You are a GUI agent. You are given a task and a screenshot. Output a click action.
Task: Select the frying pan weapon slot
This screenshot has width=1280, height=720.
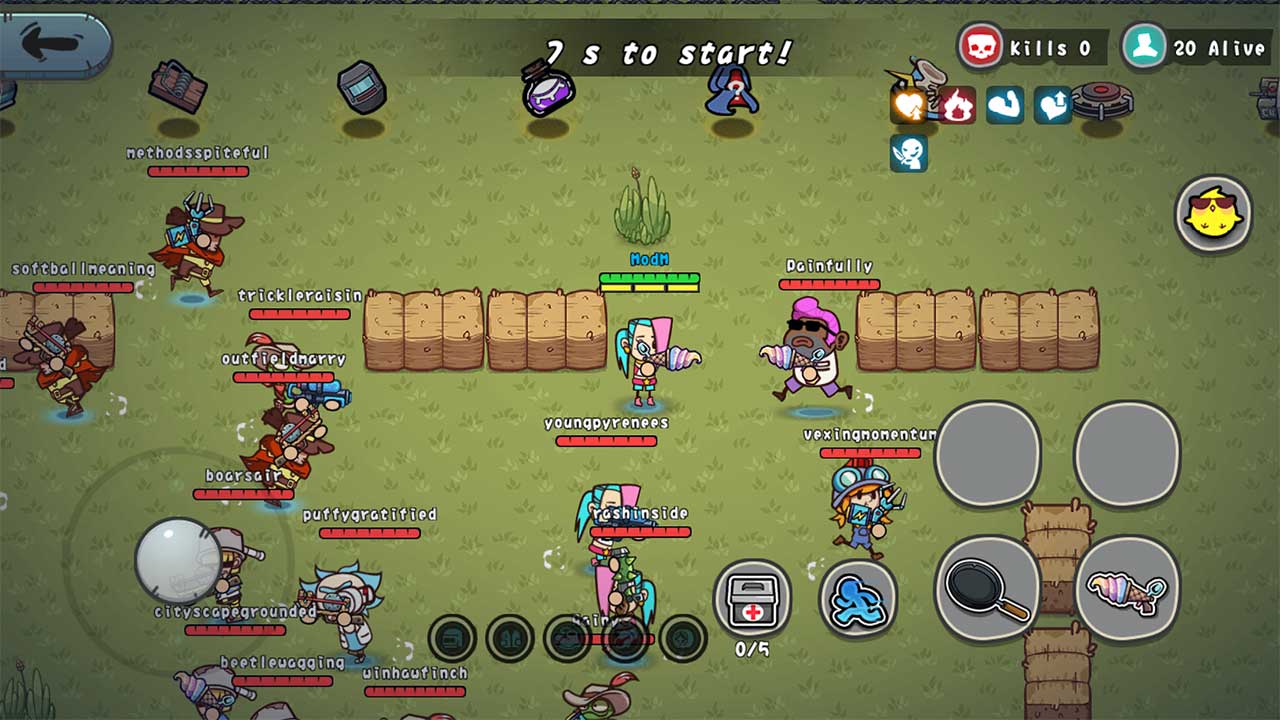pyautogui.click(x=986, y=590)
